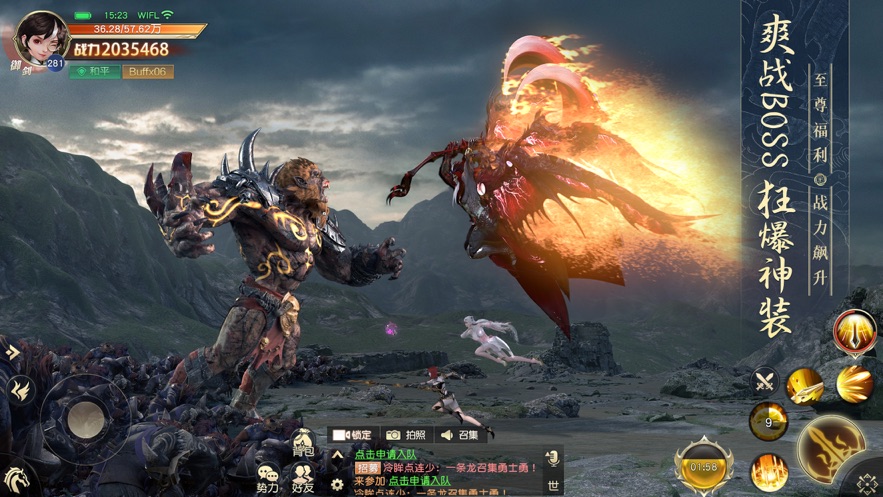The width and height of the screenshot is (883, 497).
Task: Select the skill showing cooldown number 9
Action: tap(768, 421)
